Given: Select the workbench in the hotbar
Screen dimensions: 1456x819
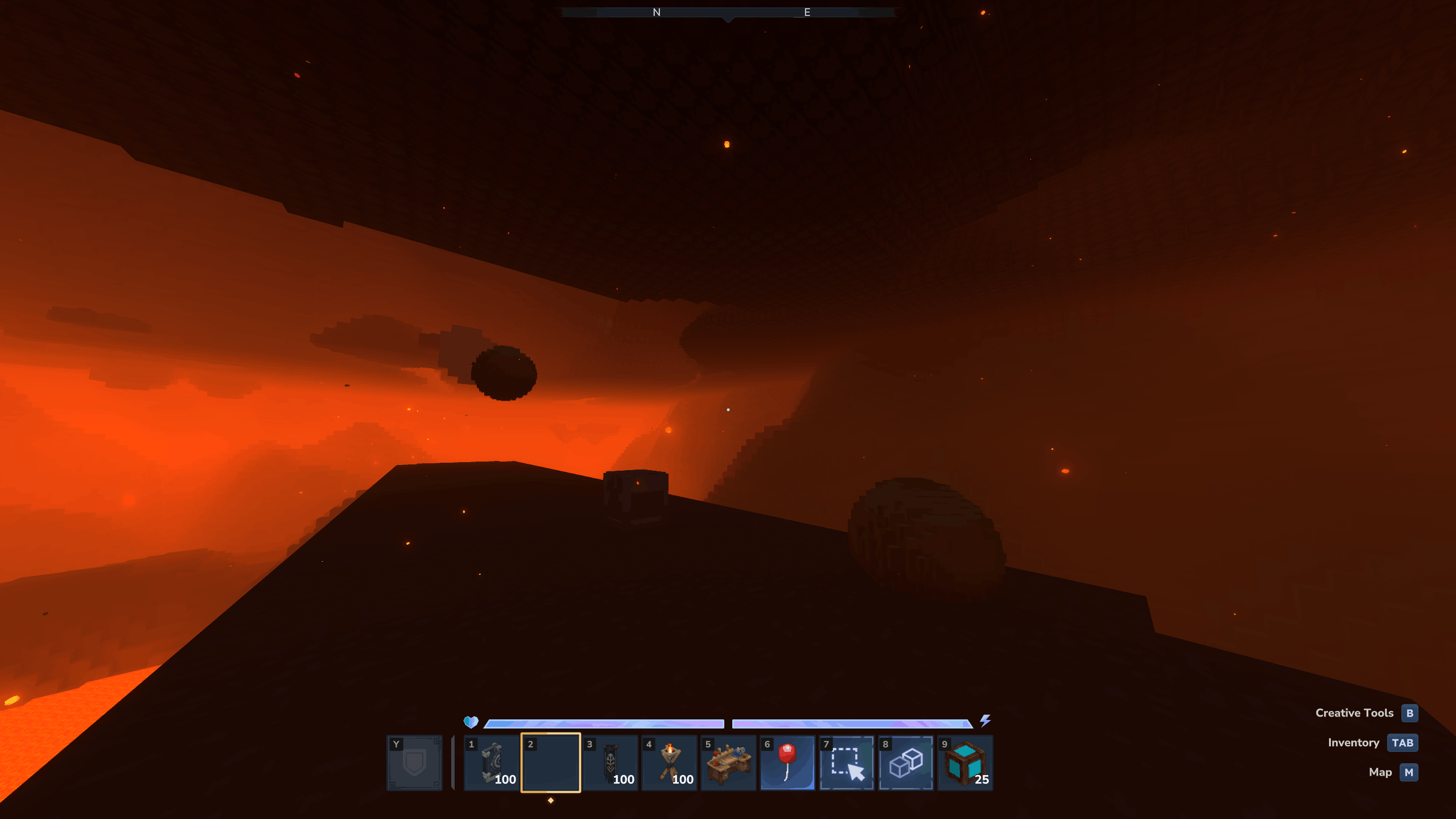Looking at the screenshot, I should 728,762.
